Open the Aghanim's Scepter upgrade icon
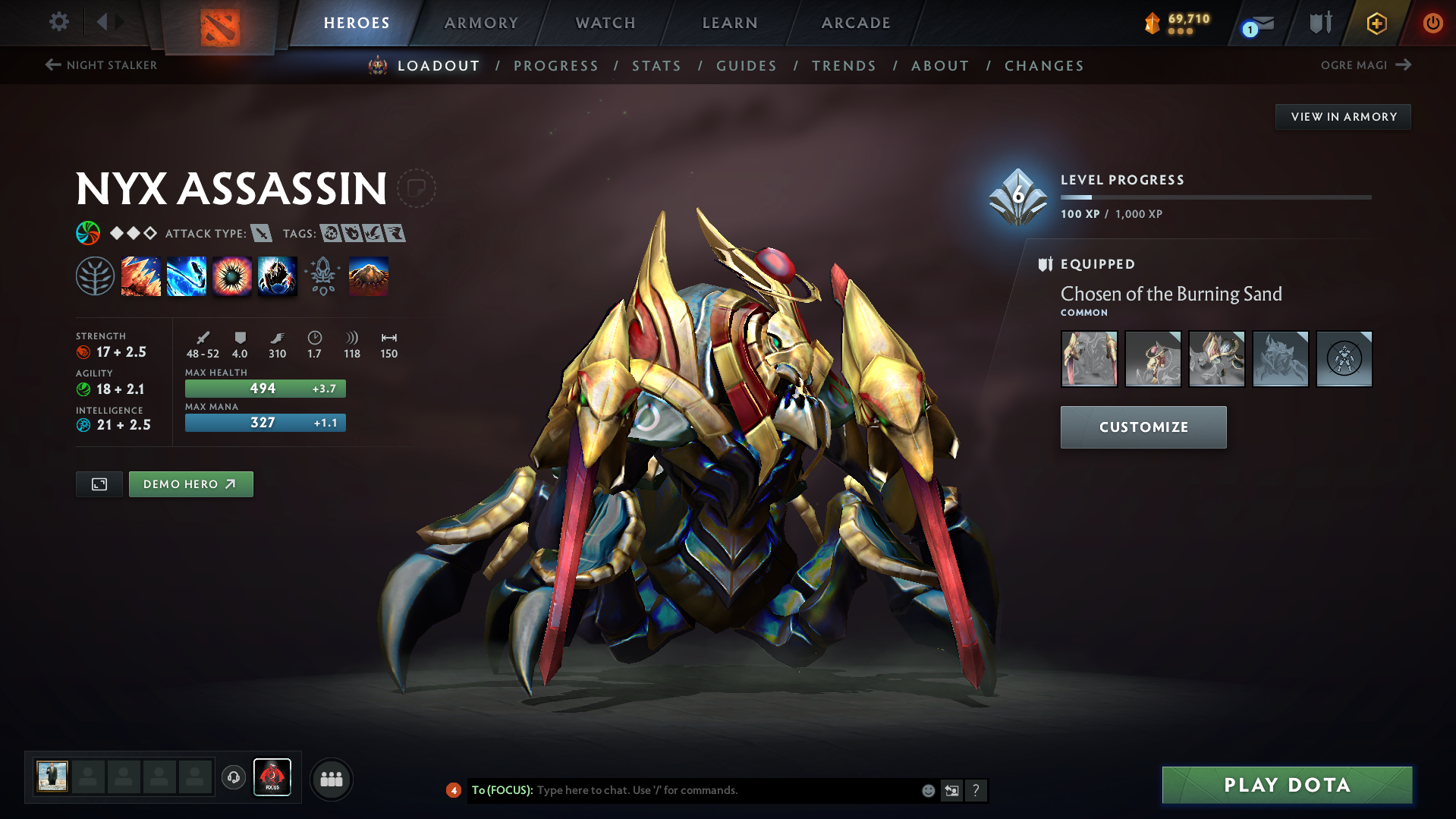Image resolution: width=1456 pixels, height=819 pixels. (x=322, y=276)
